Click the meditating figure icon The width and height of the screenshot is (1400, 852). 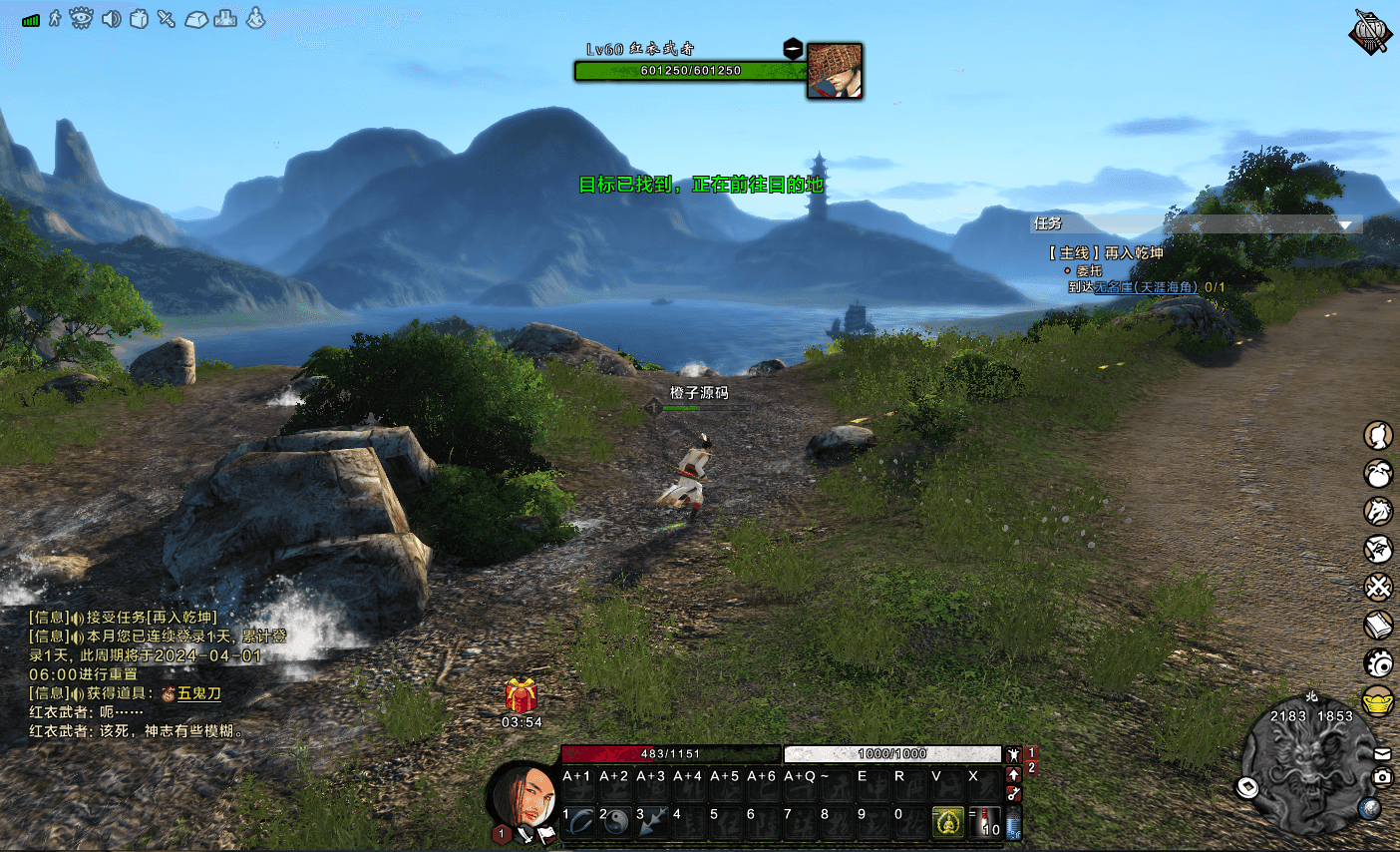255,18
